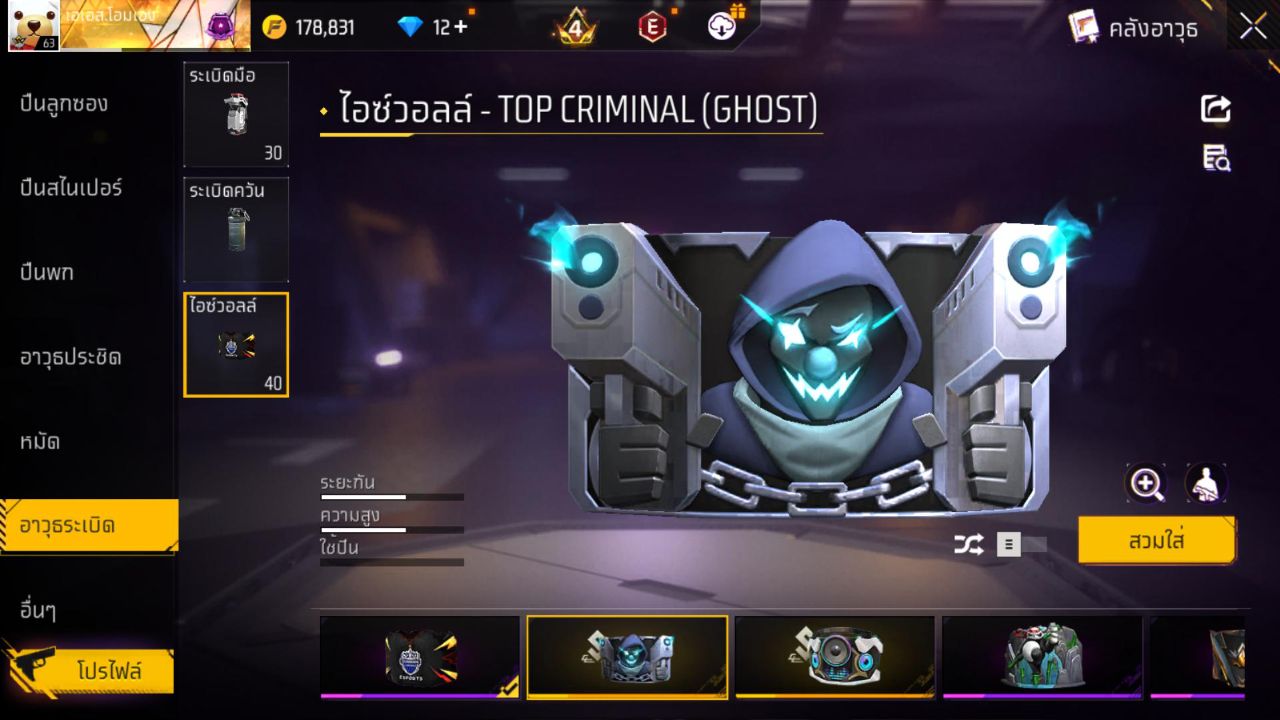This screenshot has height=720, width=1280.
Task: Close the weapon vault screen
Action: point(1253,27)
